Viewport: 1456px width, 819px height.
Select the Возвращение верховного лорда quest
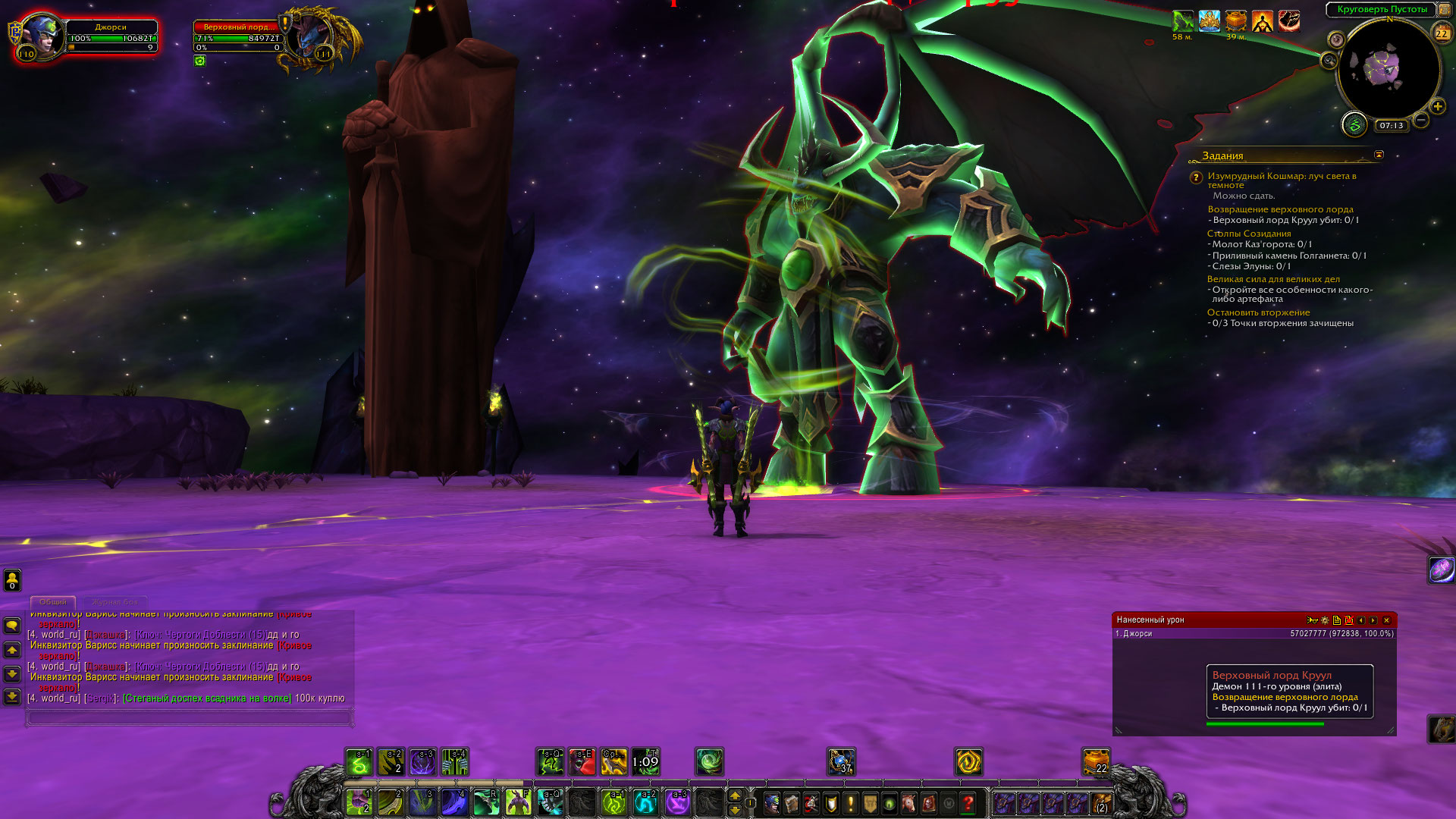(1280, 209)
